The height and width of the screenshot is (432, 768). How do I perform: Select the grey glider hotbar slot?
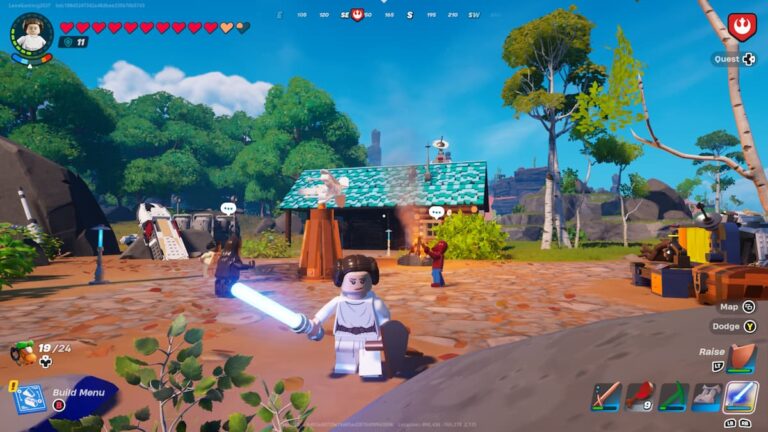[x=706, y=396]
